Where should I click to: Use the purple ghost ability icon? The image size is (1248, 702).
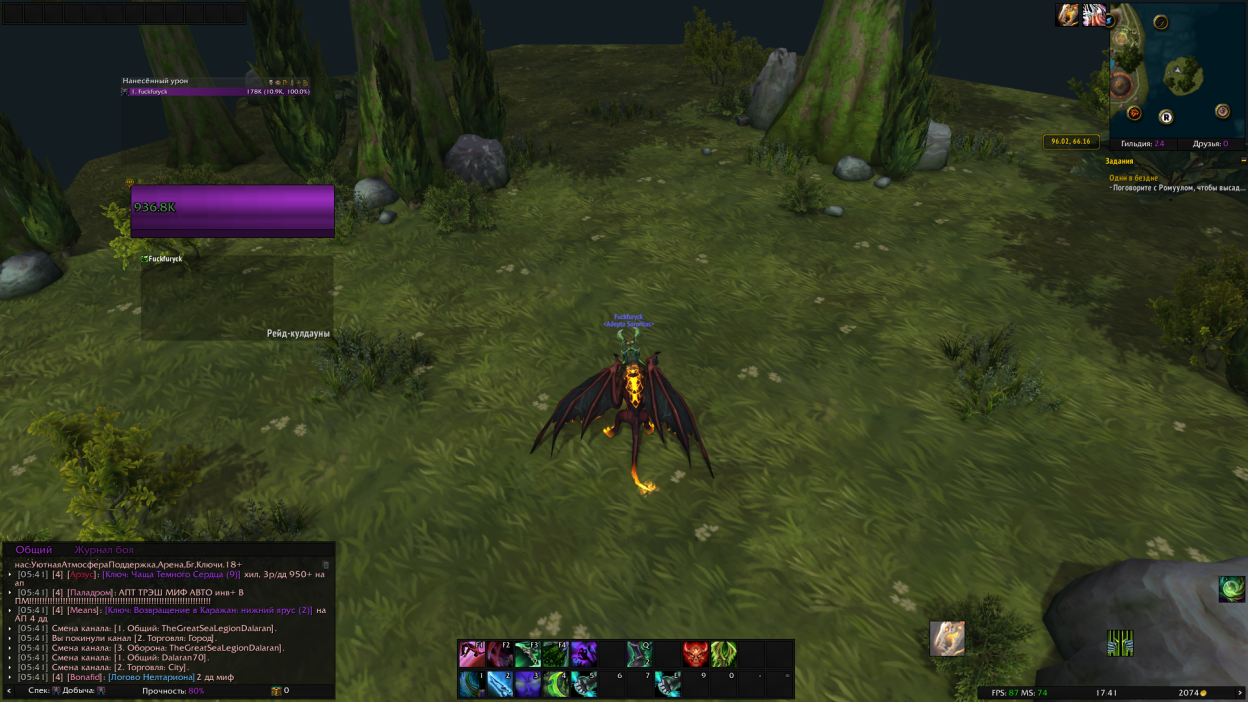coord(584,655)
